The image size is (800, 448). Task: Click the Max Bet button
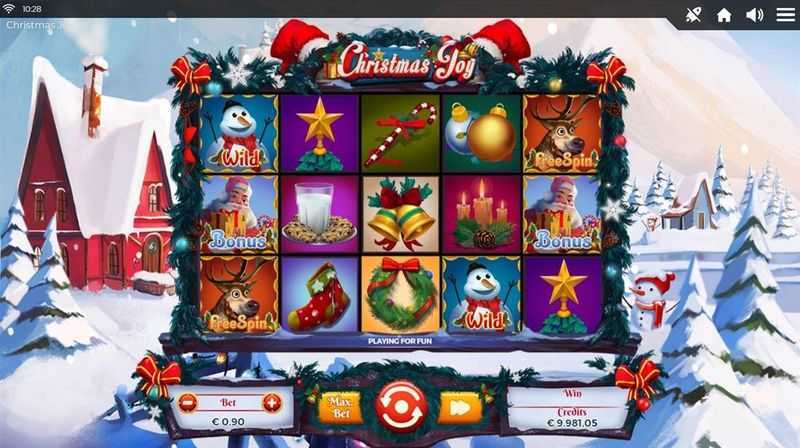point(339,407)
